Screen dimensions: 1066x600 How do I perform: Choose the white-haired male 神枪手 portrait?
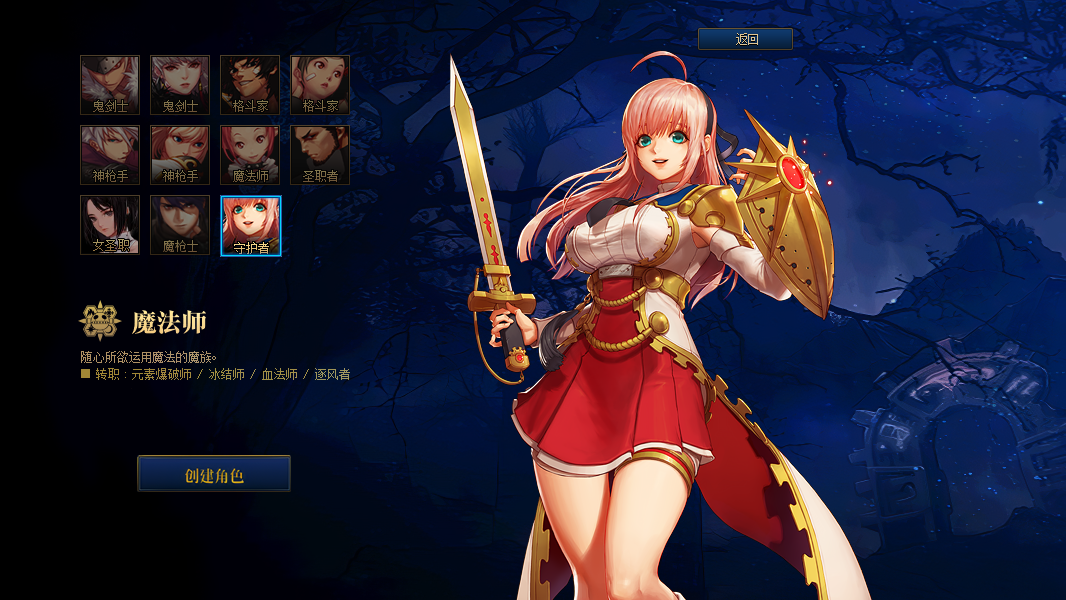point(110,155)
